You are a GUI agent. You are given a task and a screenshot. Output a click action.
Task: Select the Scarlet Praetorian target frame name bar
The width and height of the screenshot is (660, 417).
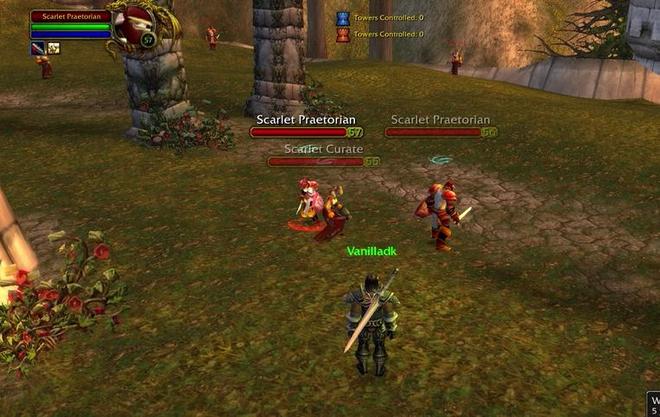[69, 16]
